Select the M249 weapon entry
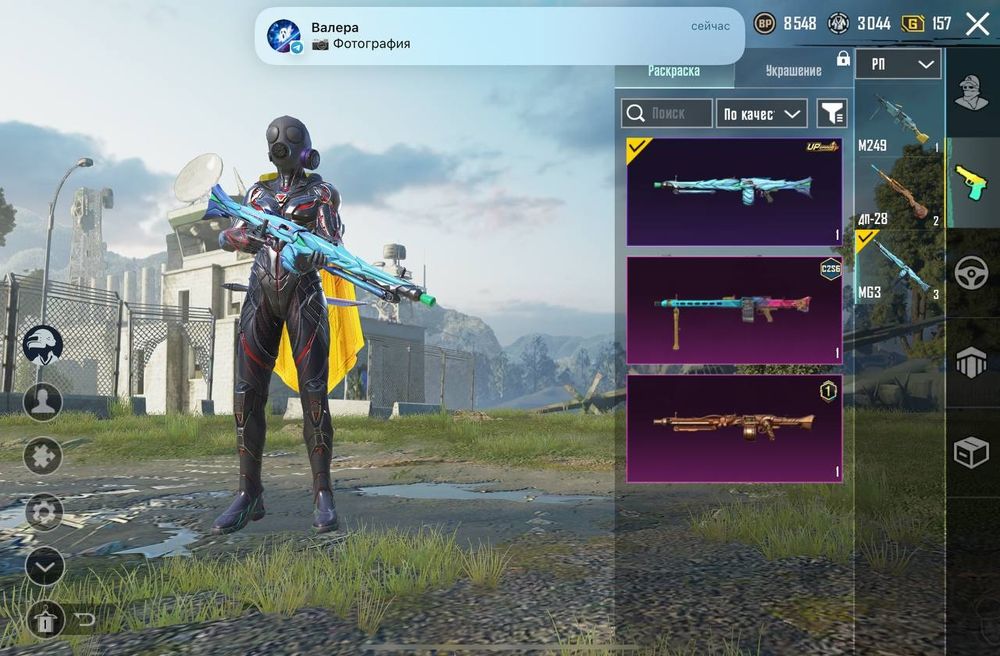The height and width of the screenshot is (656, 1000). coord(899,122)
